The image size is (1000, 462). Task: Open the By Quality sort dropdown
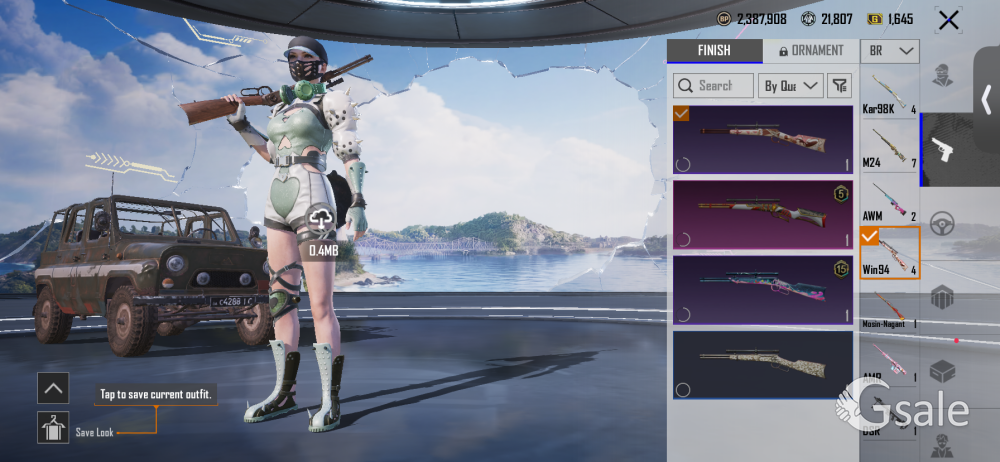click(791, 86)
